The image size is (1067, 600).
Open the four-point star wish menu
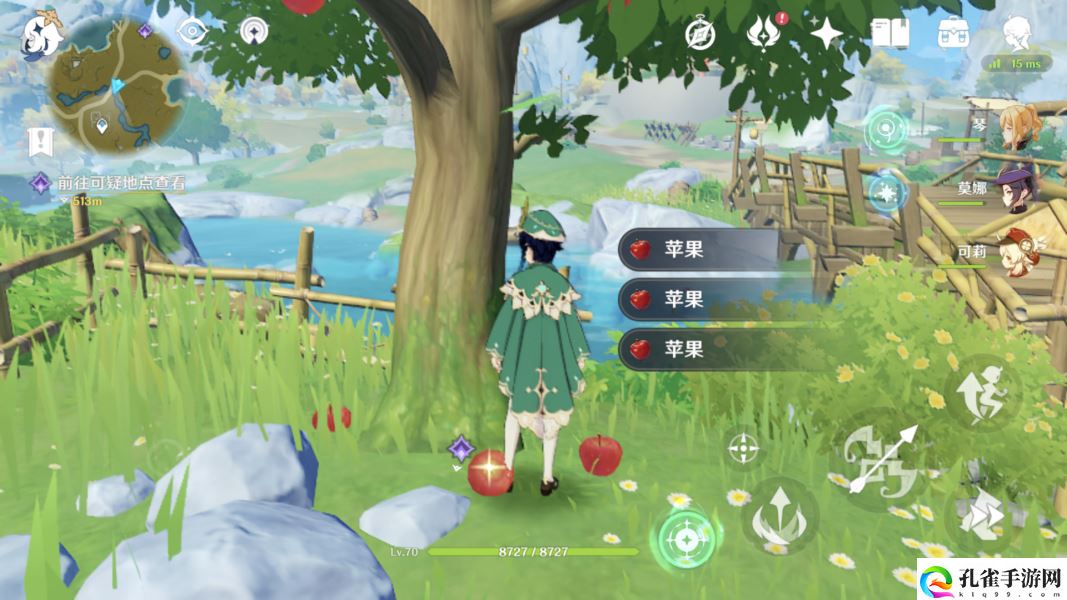826,33
